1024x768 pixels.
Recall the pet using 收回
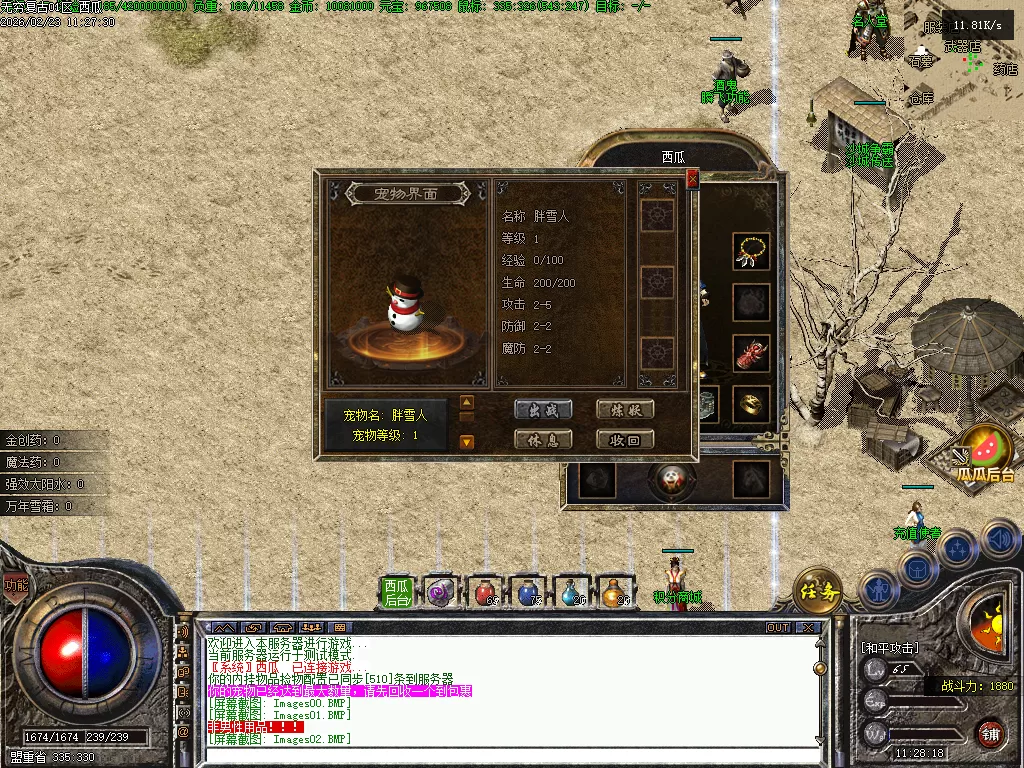pos(625,439)
